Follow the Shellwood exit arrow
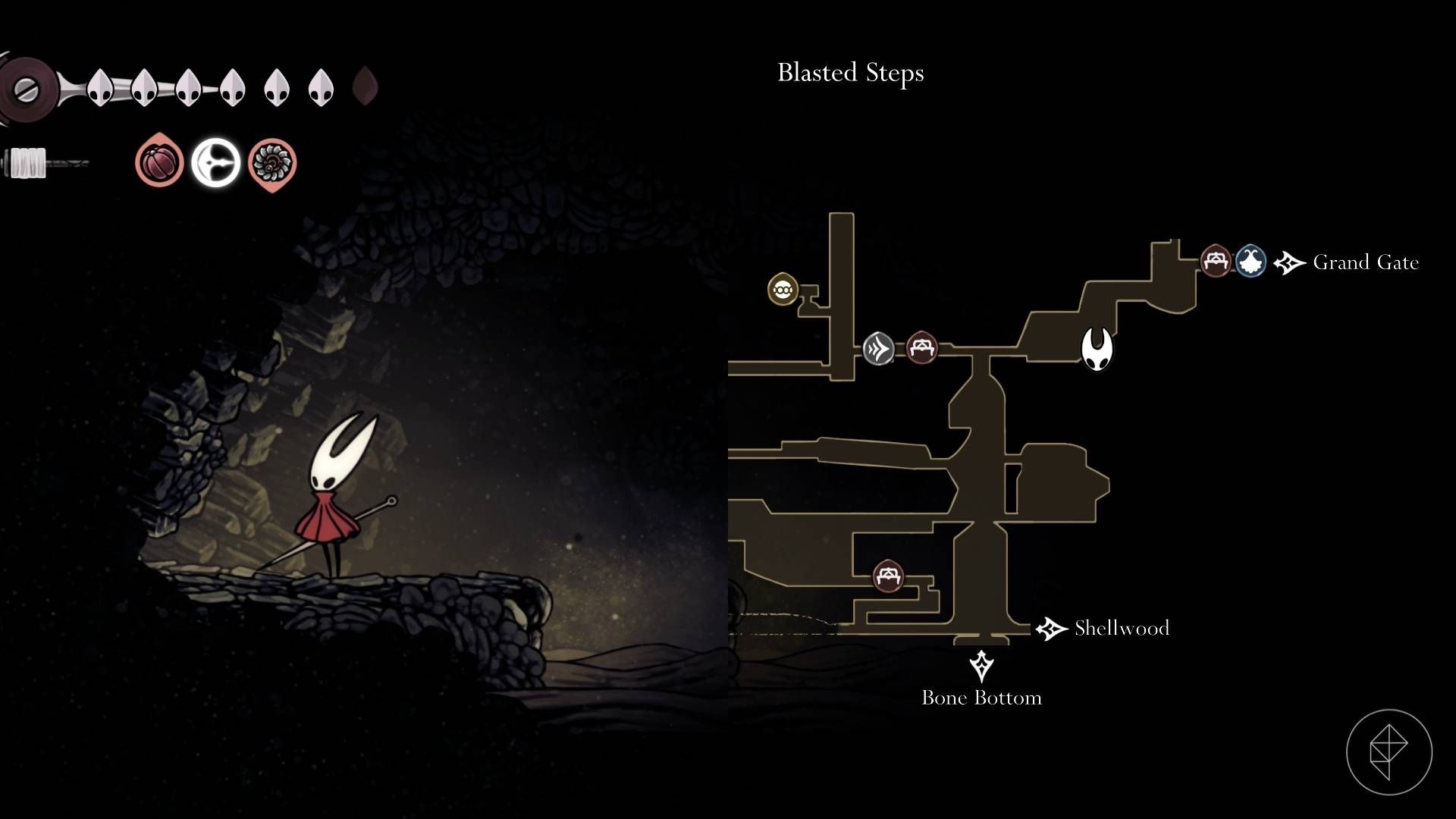This screenshot has width=1456, height=819. [1052, 629]
